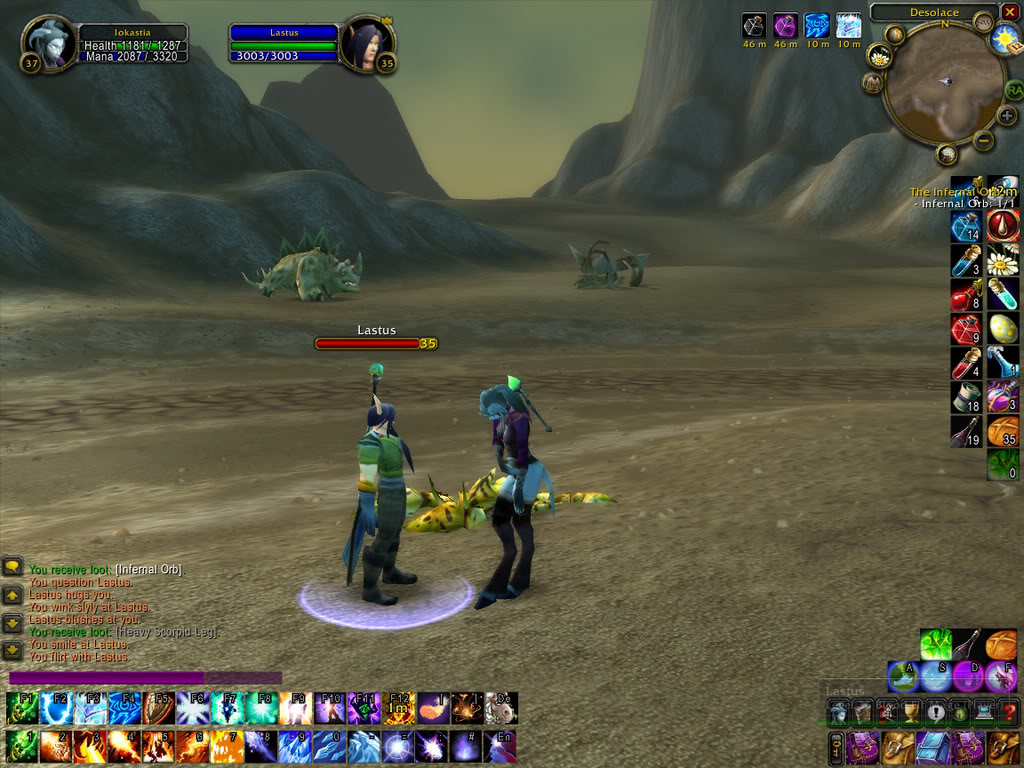This screenshot has width=1024, height=768.
Task: Zoom out the minimap with the minus button
Action: [984, 141]
